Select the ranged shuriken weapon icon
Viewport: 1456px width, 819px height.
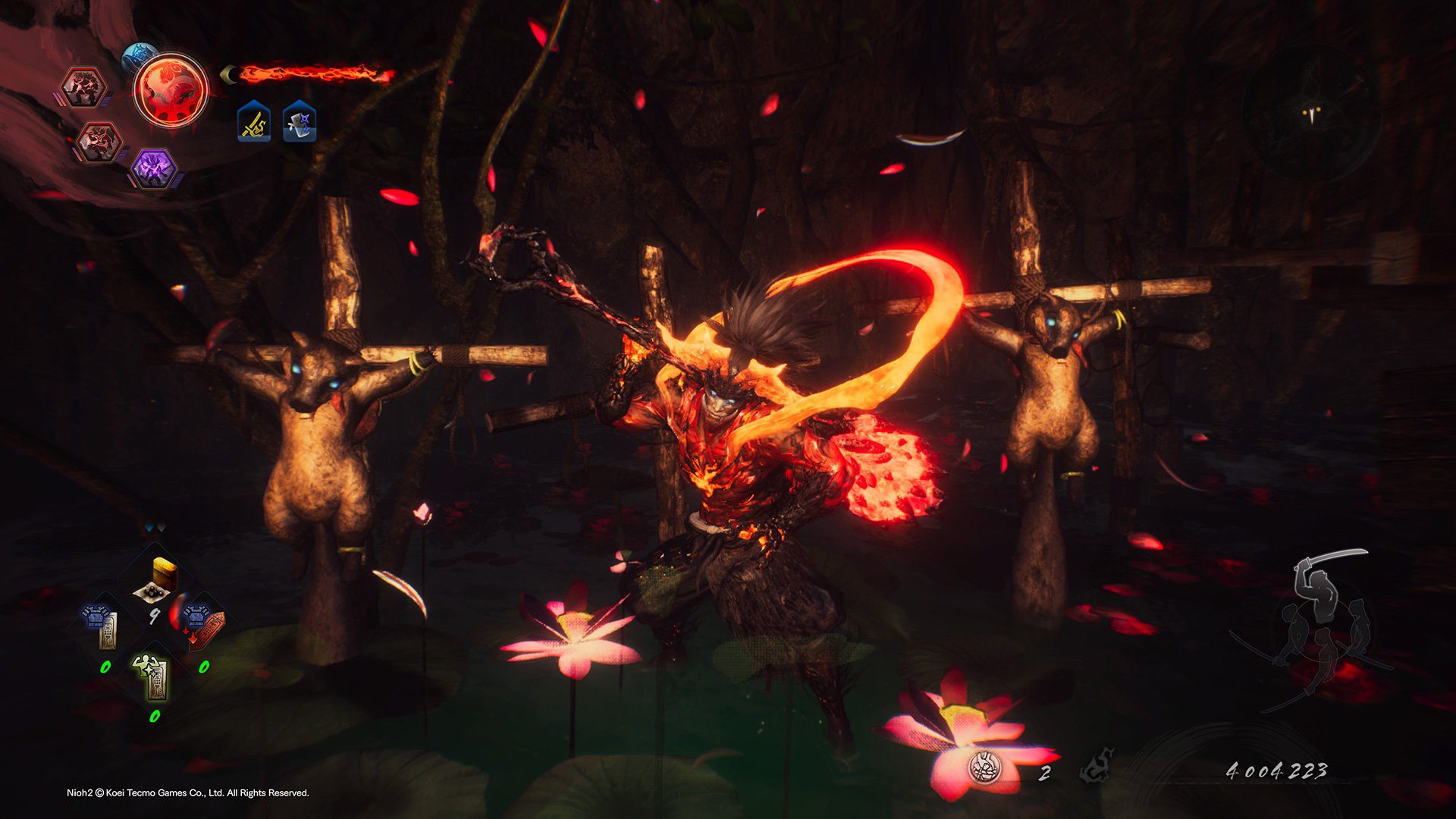coord(299,122)
